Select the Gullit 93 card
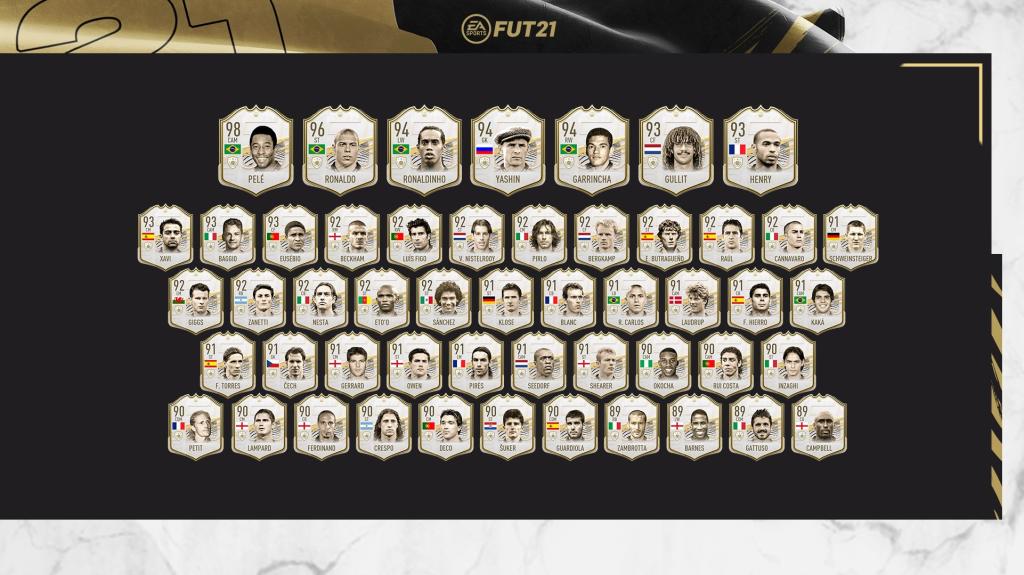Screen dimensions: 1024x575 click(675, 150)
